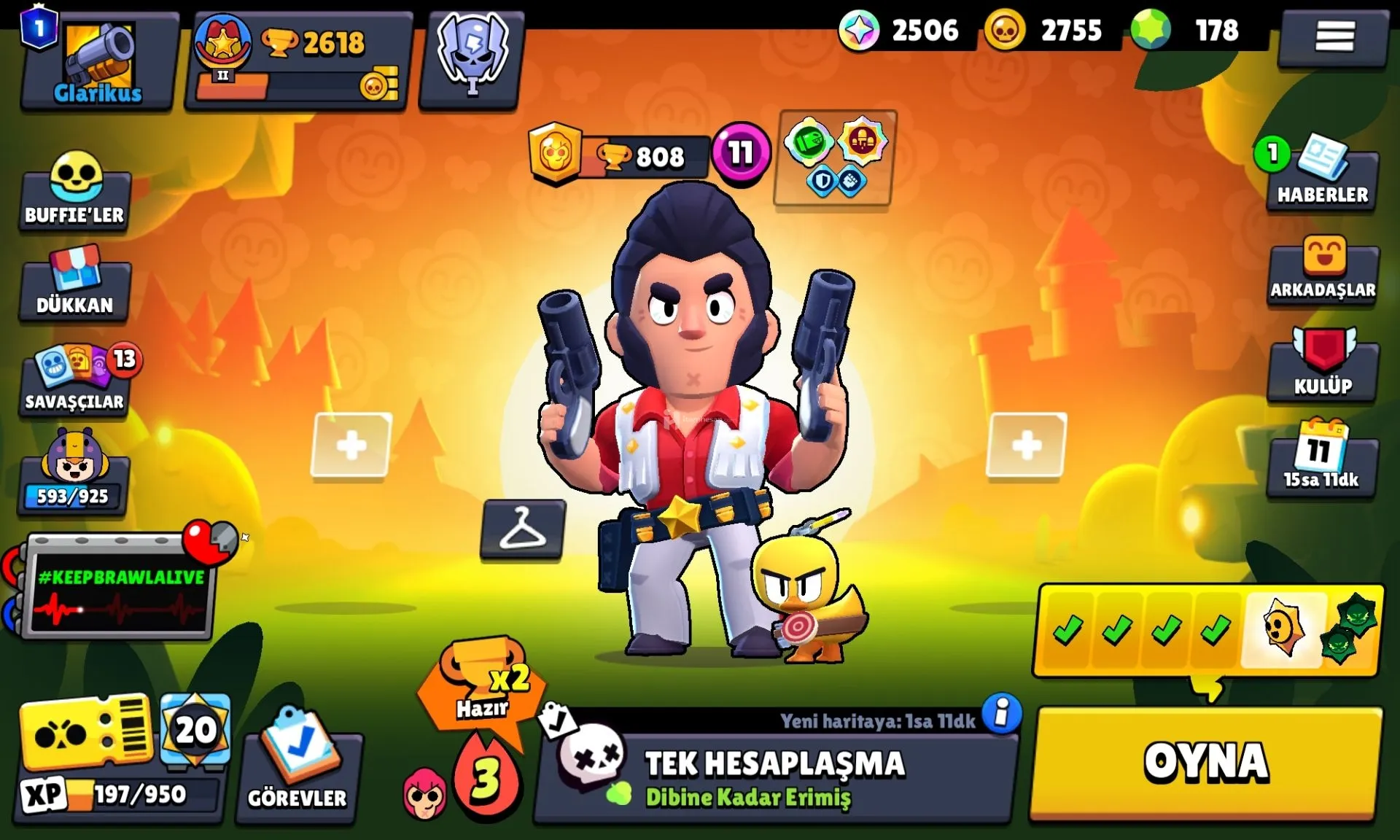
Task: Open the KULÜP club page
Action: [x=1323, y=366]
